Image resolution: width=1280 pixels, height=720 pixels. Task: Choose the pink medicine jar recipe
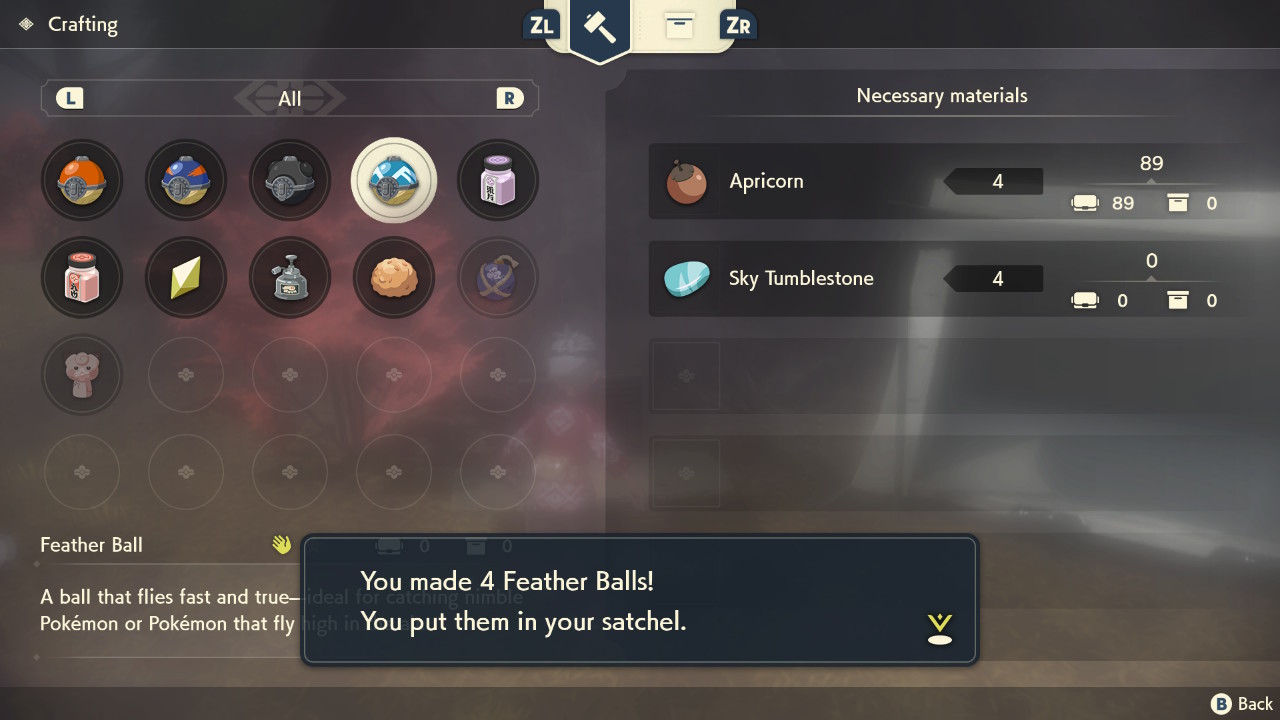(x=82, y=278)
